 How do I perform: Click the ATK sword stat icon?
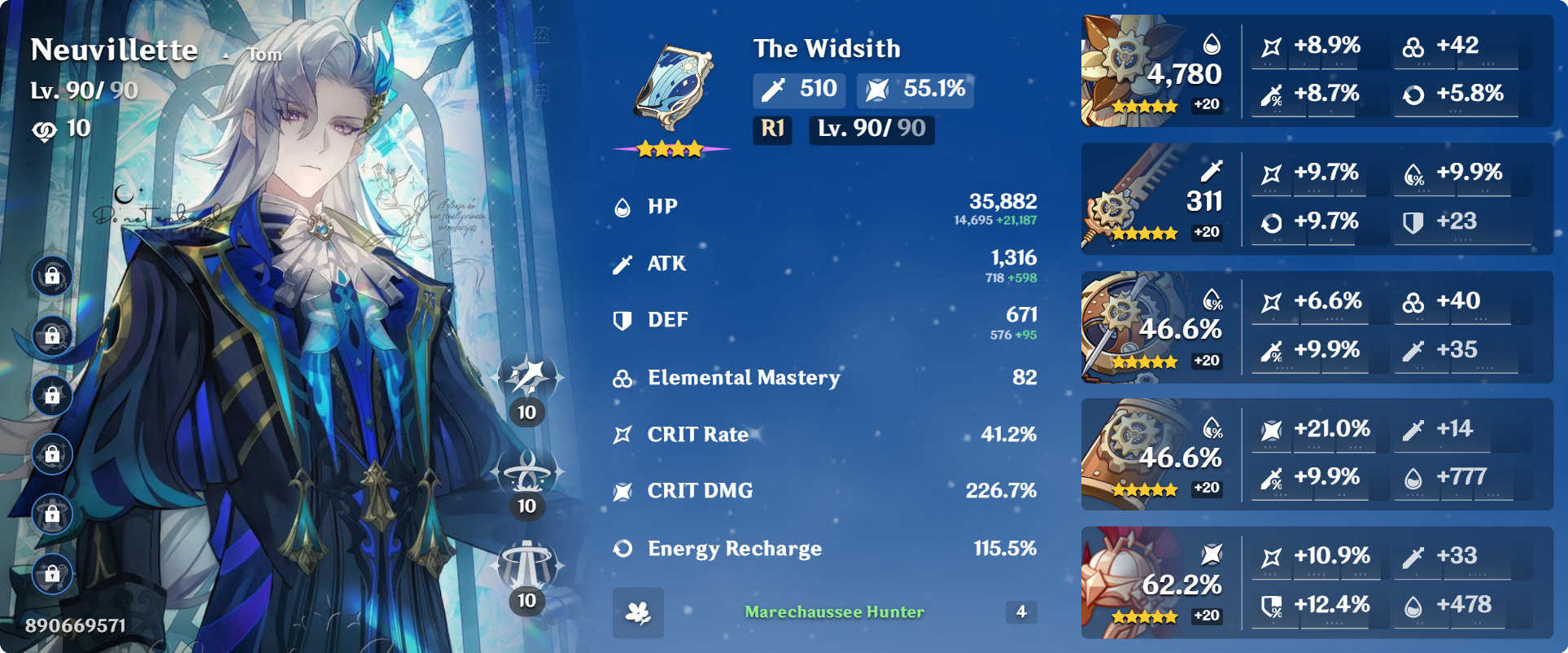pos(623,263)
